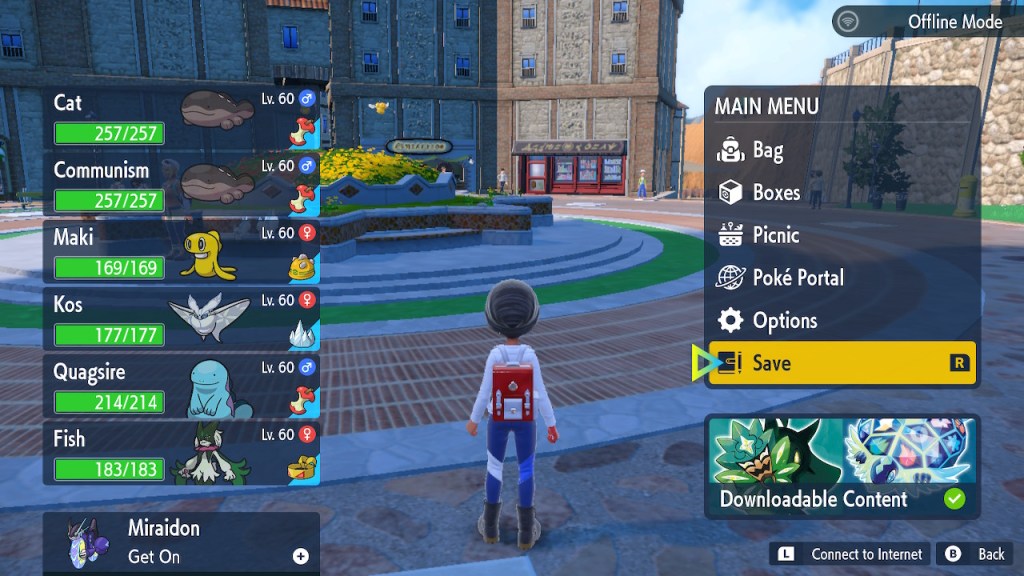Start a Picnic from the menu
This screenshot has height=576, width=1024.
(x=775, y=236)
